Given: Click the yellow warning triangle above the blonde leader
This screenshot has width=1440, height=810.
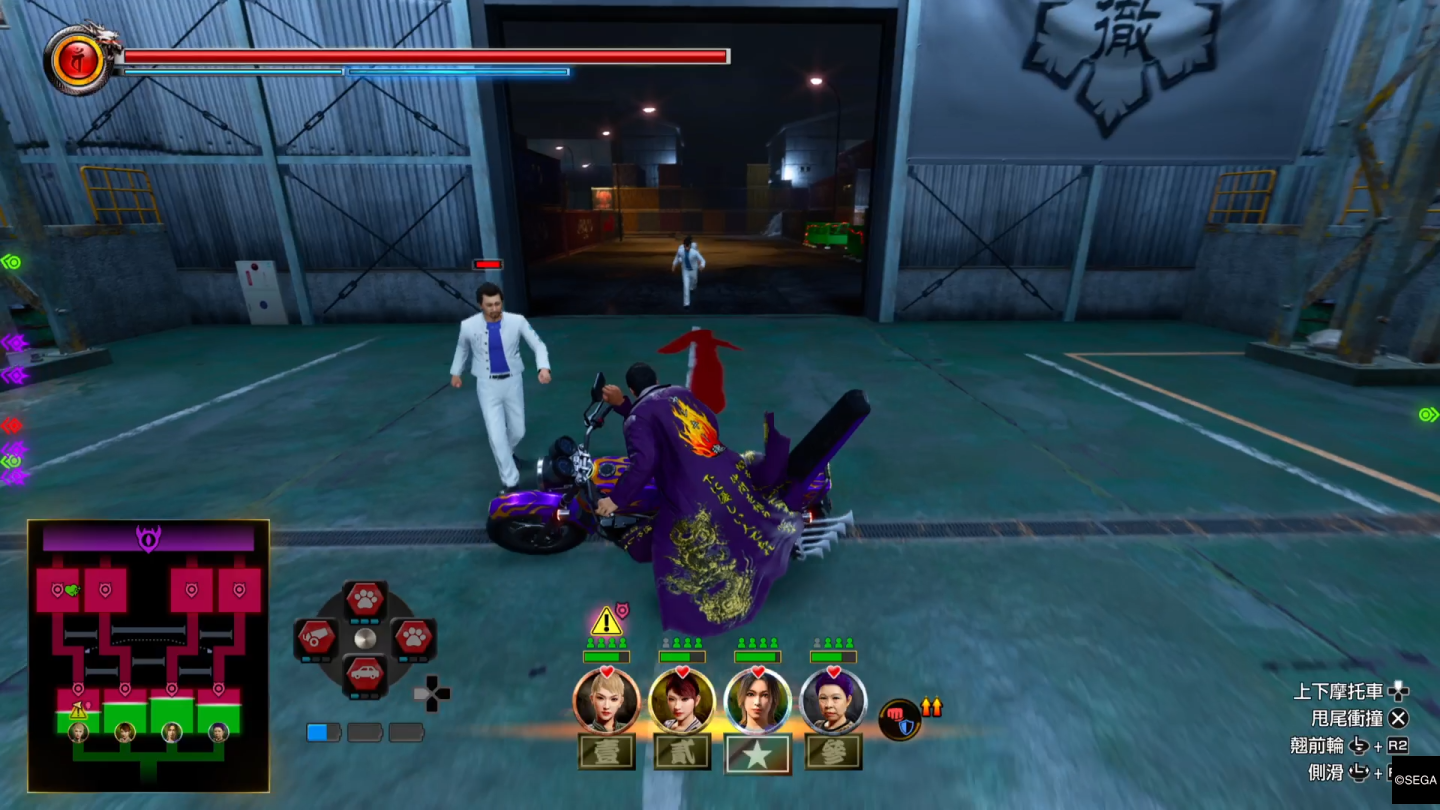Looking at the screenshot, I should pos(606,622).
